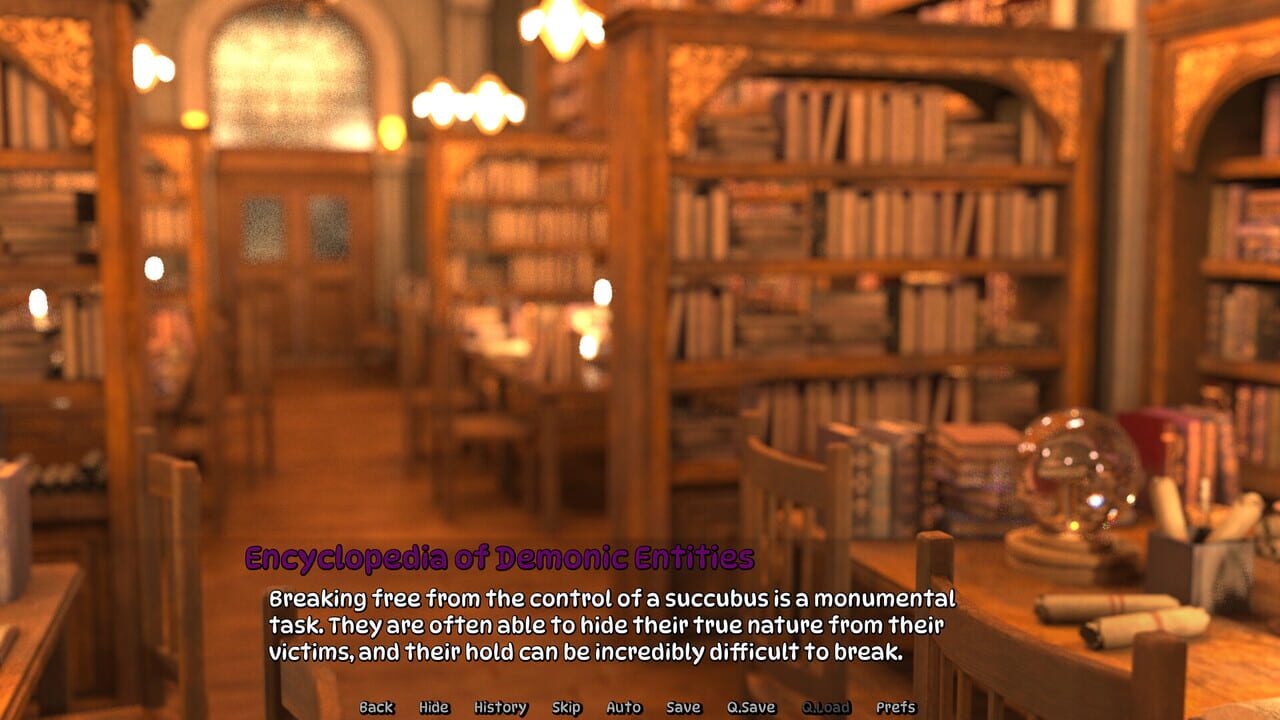Screen dimensions: 1280x720
Task: Click Back to rewind the dialogue
Action: pos(375,707)
